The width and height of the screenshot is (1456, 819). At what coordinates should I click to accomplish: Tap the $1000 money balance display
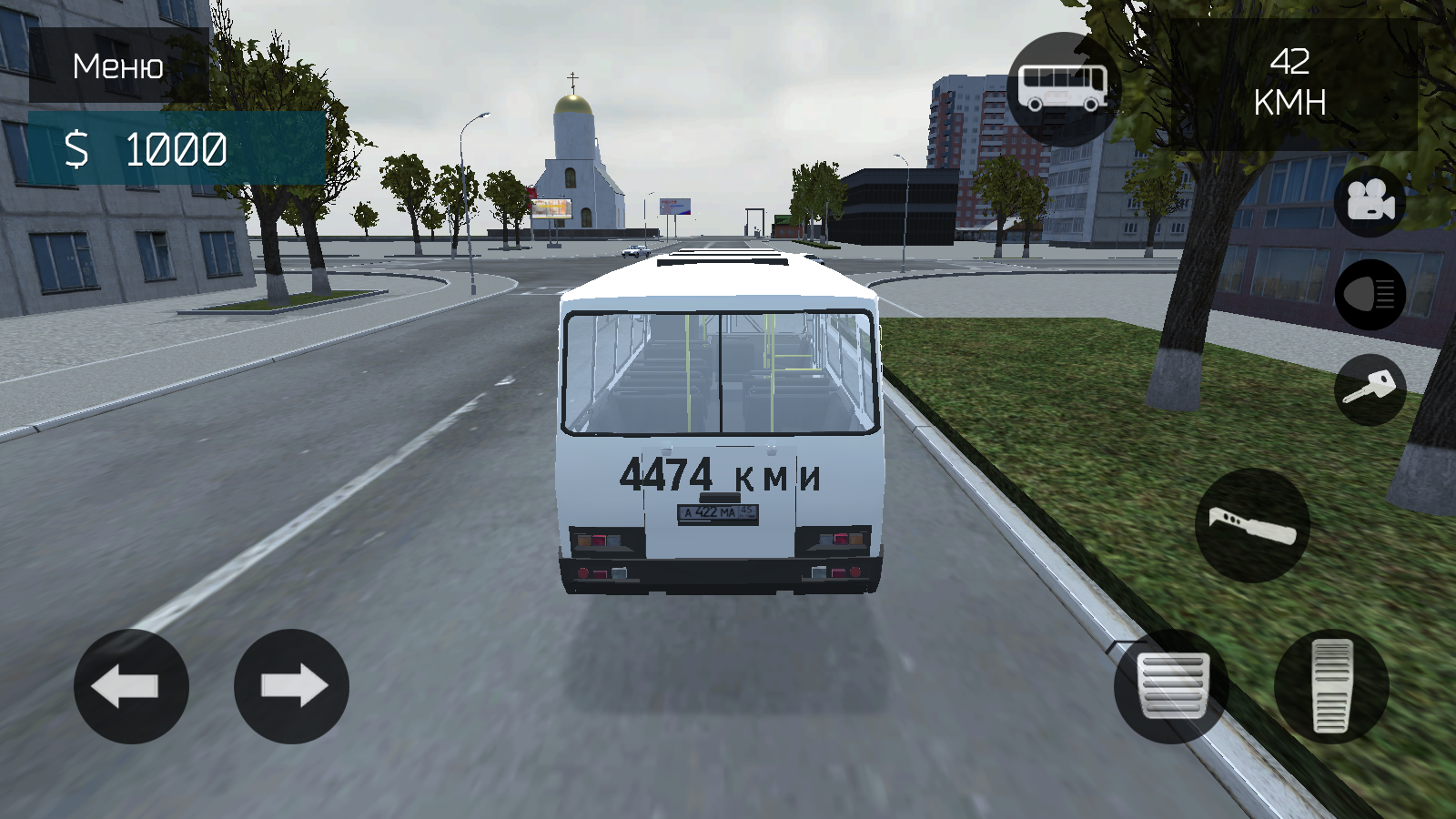pos(146,146)
